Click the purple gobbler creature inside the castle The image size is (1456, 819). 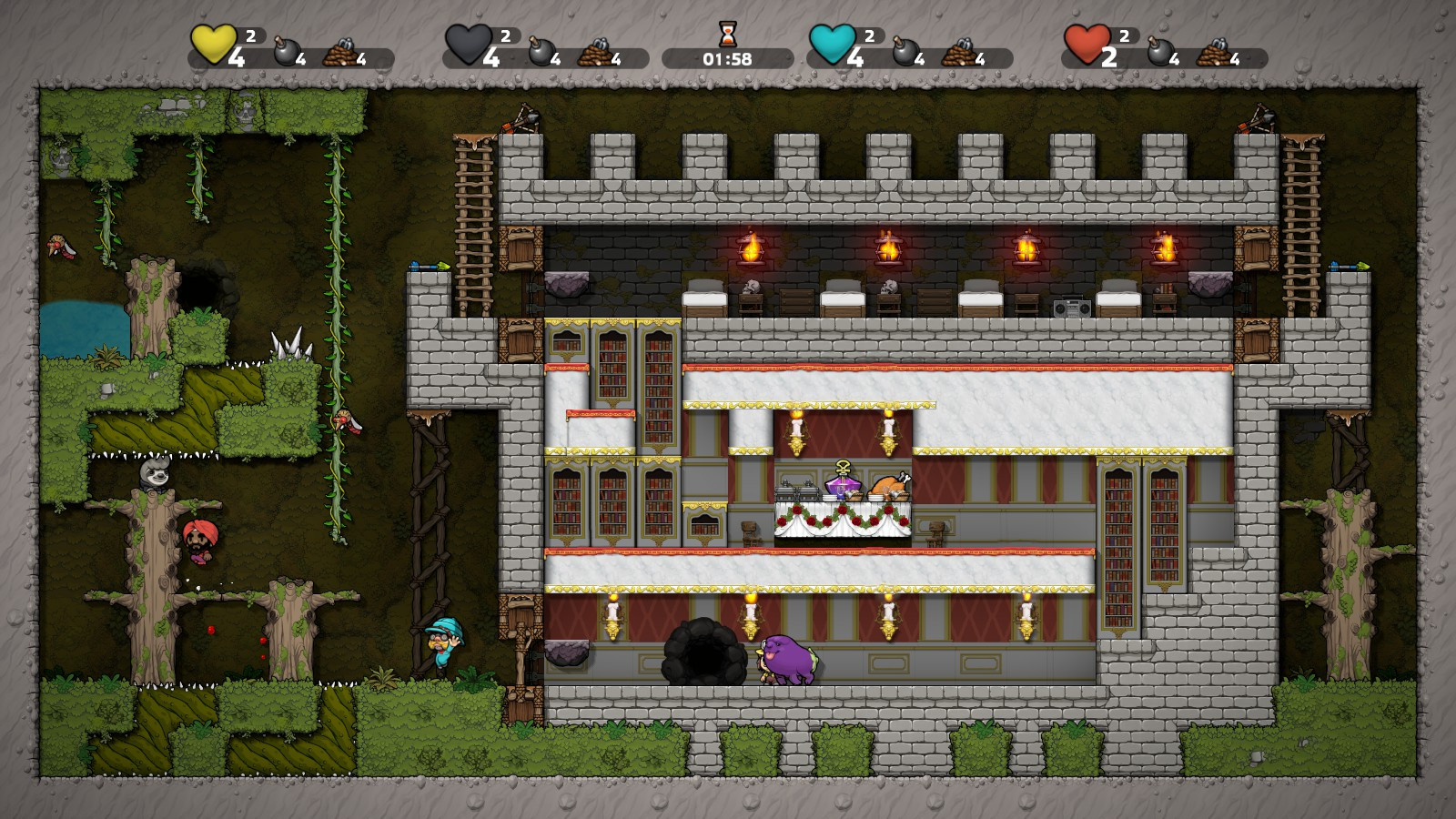coord(790,656)
